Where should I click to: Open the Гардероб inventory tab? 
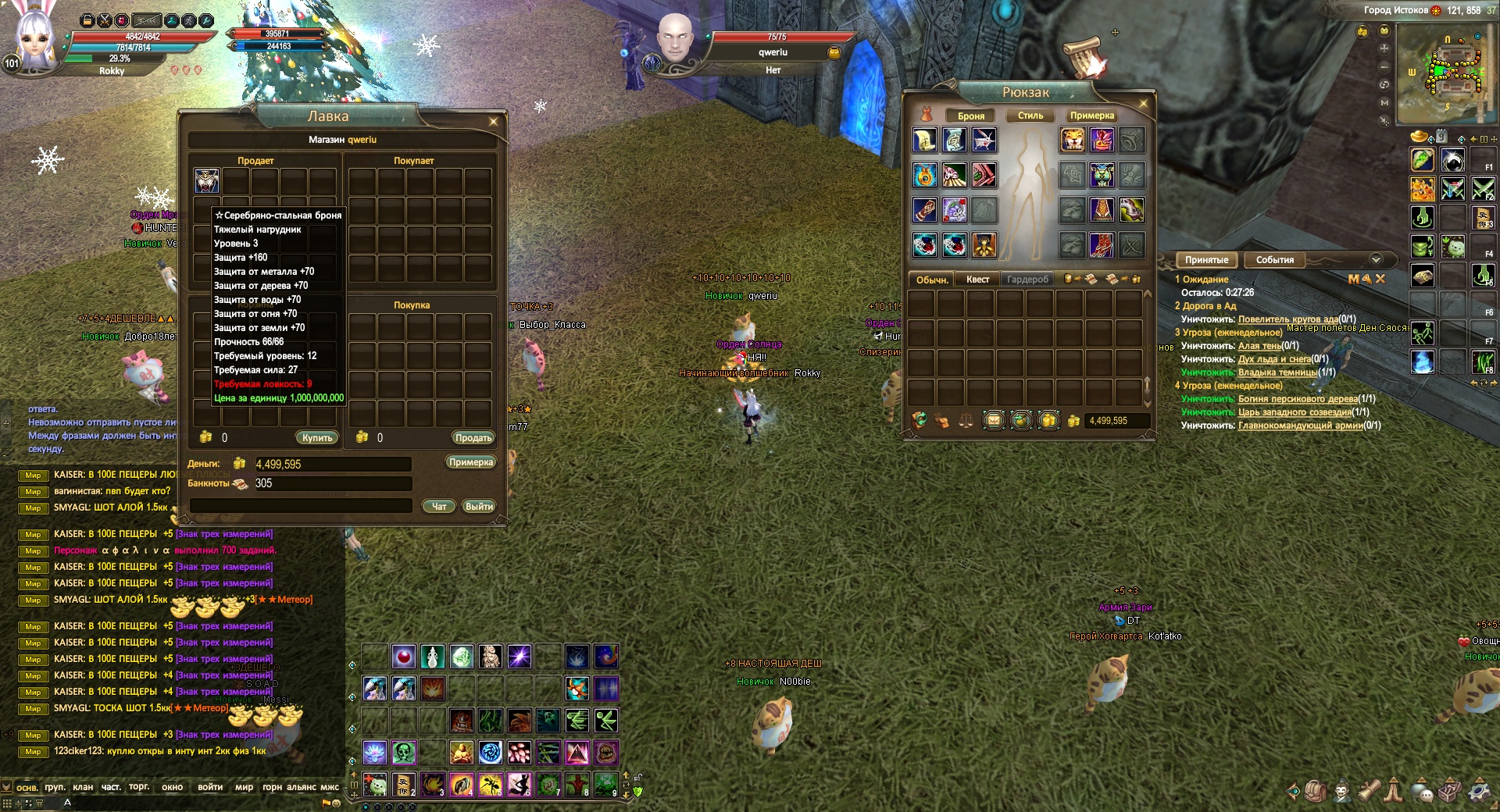(1027, 280)
